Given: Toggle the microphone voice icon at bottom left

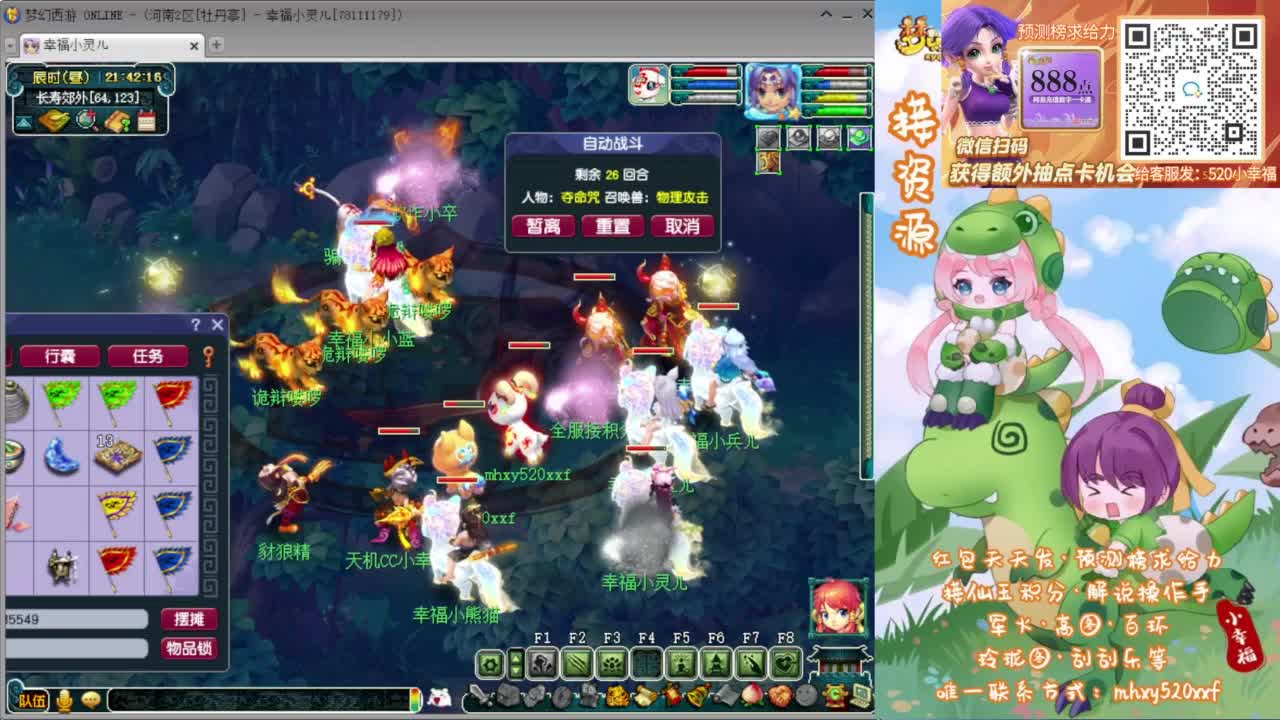Looking at the screenshot, I should click(x=63, y=701).
